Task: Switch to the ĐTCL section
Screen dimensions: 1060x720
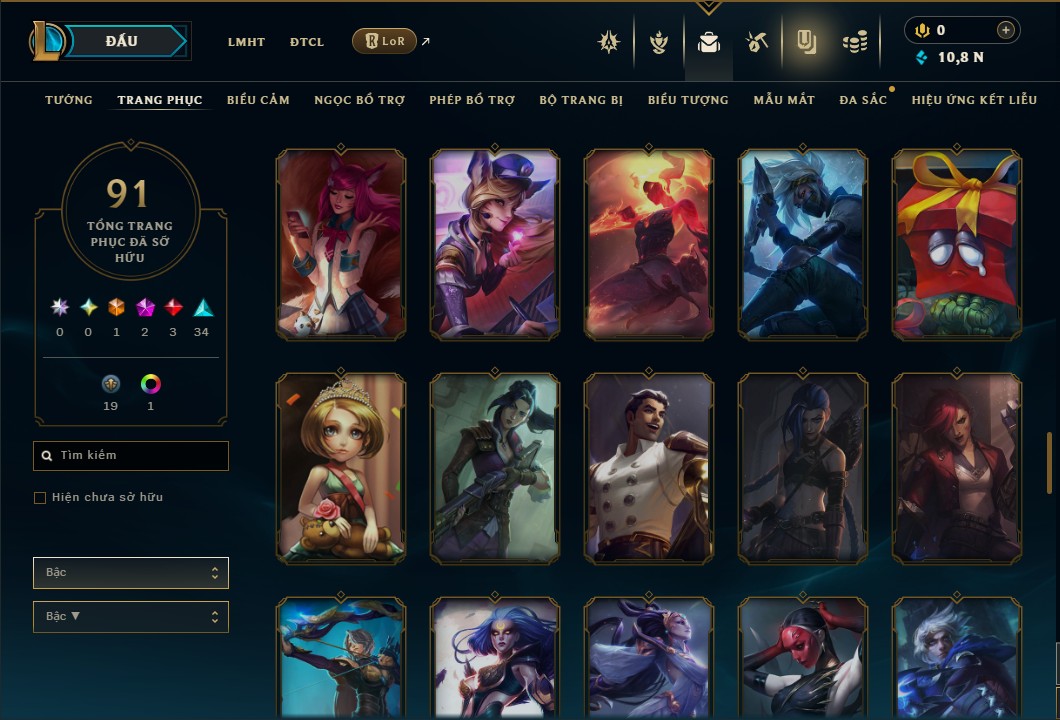Action: pyautogui.click(x=307, y=42)
